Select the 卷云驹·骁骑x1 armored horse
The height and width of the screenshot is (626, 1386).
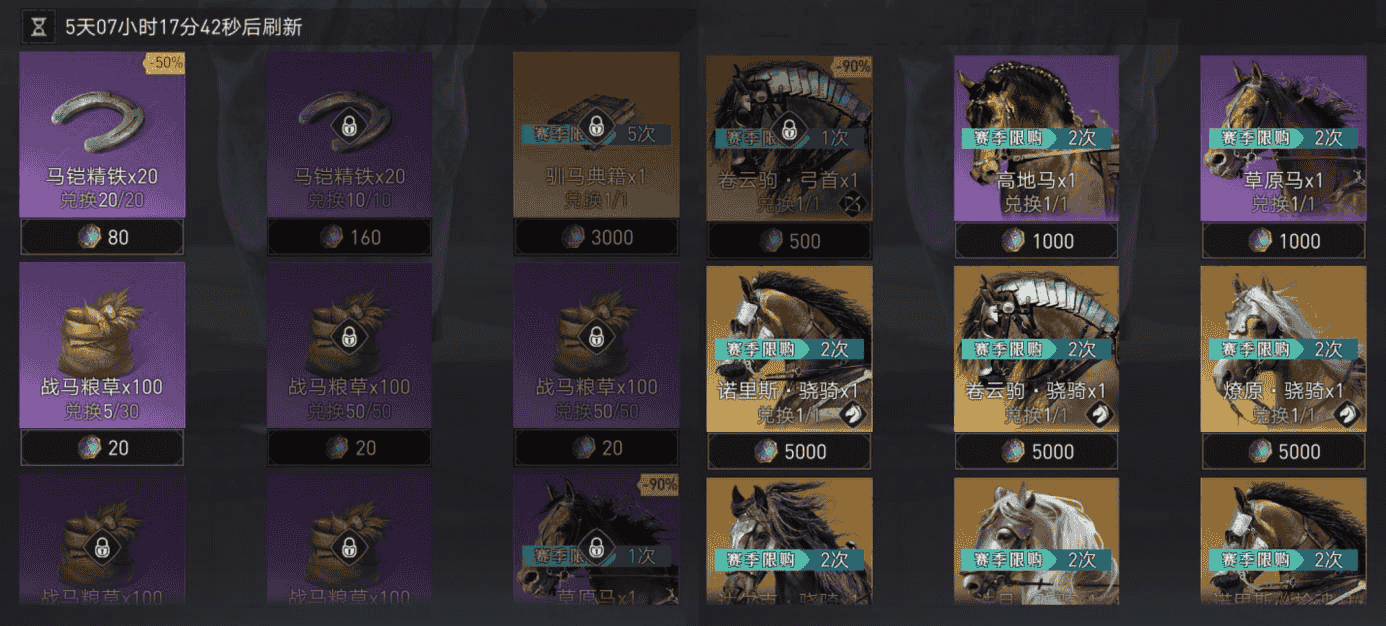[x=1036, y=348]
